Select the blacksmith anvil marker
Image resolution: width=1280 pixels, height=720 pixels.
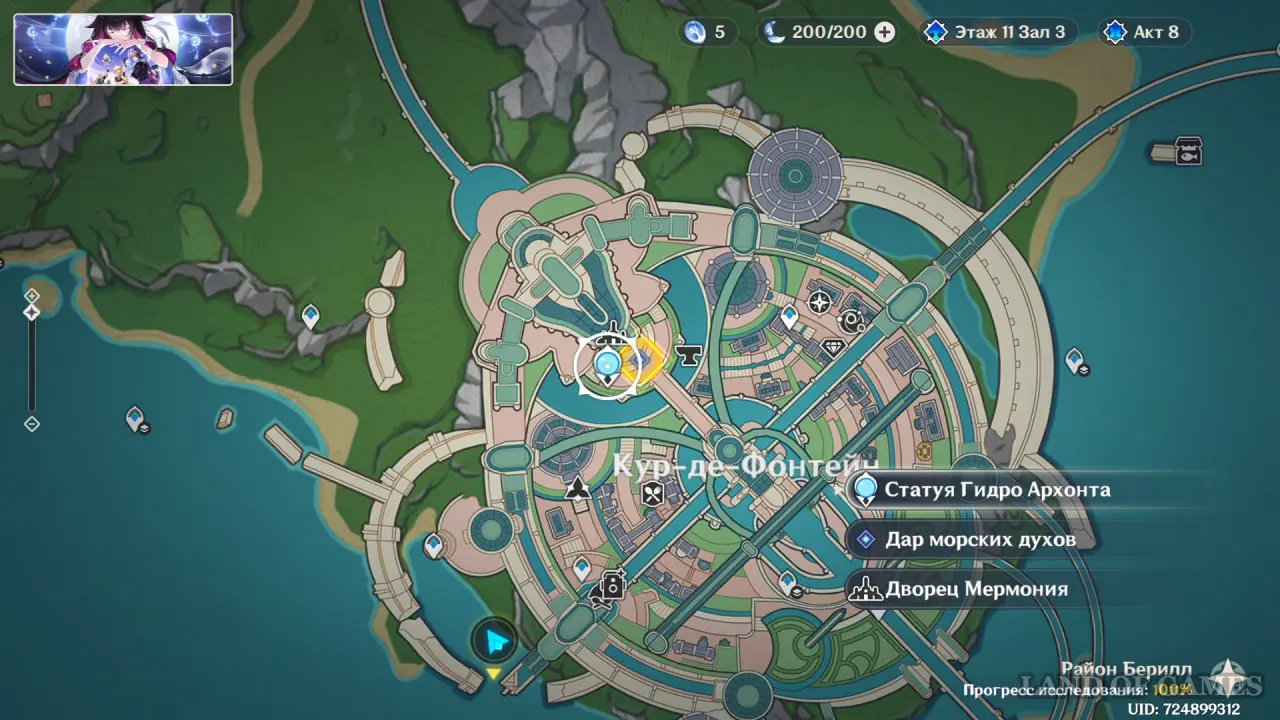click(x=688, y=354)
